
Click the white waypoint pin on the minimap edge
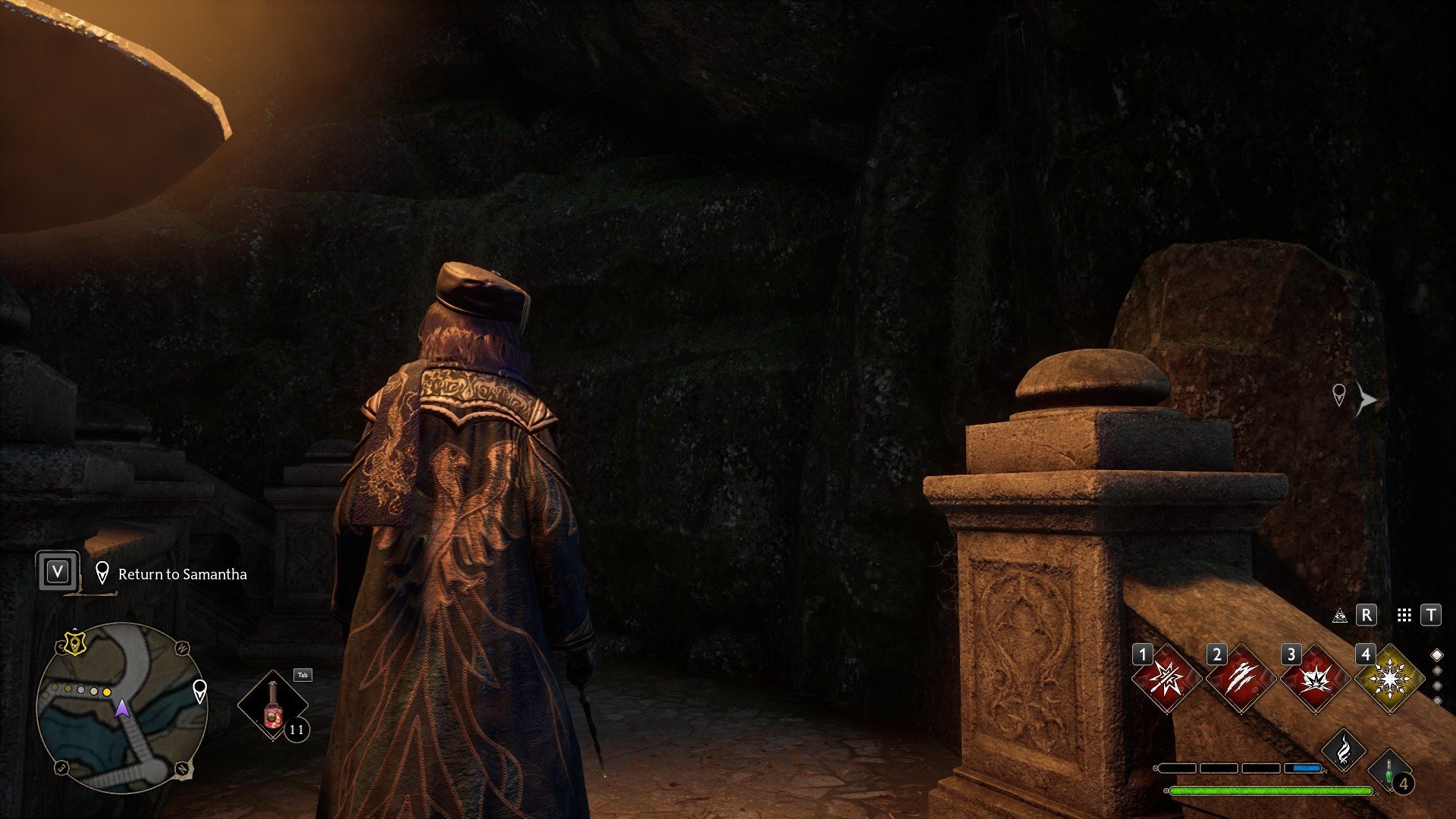pos(199,690)
